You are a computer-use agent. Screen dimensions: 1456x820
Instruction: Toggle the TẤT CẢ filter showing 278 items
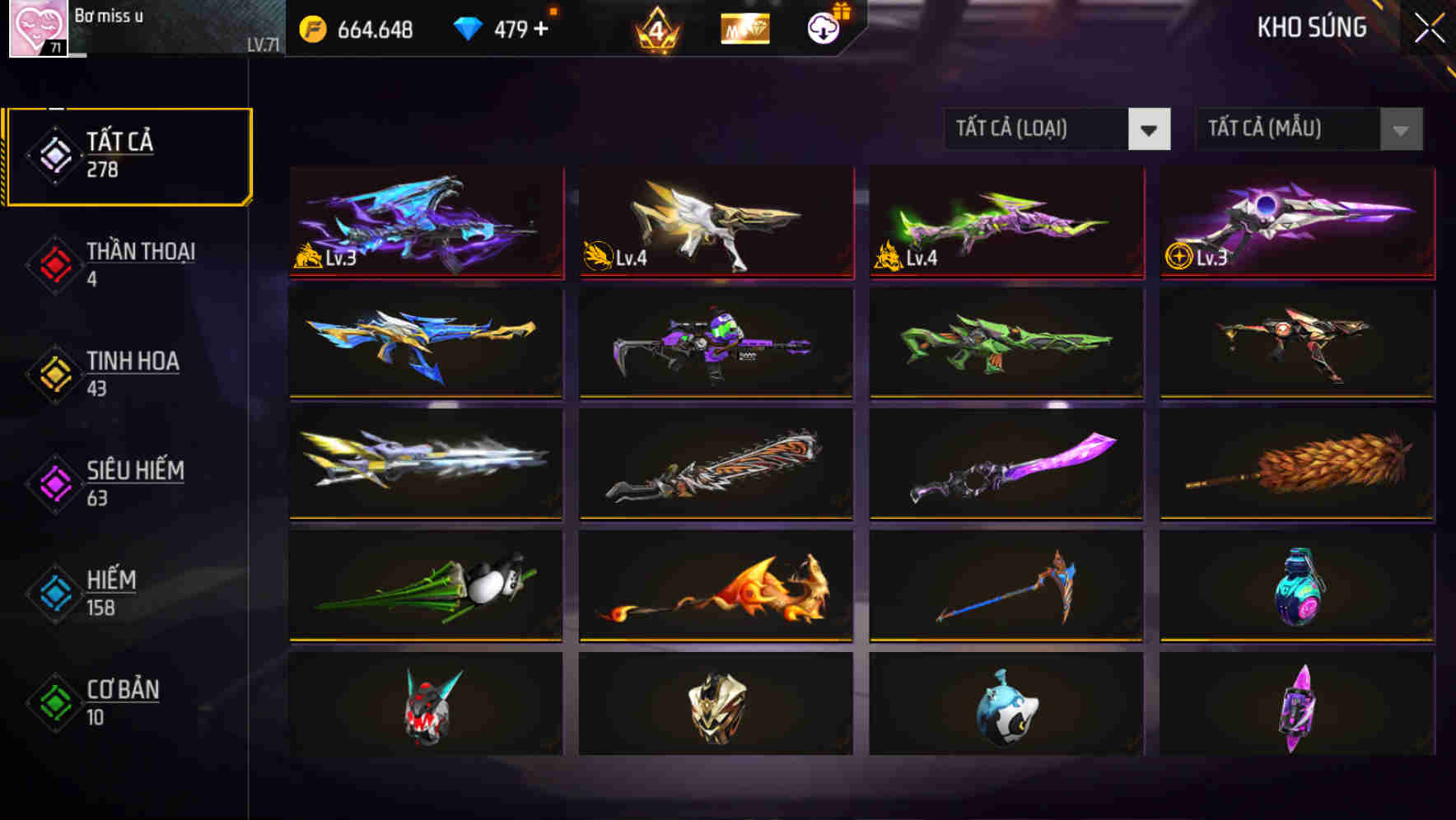(52, 155)
